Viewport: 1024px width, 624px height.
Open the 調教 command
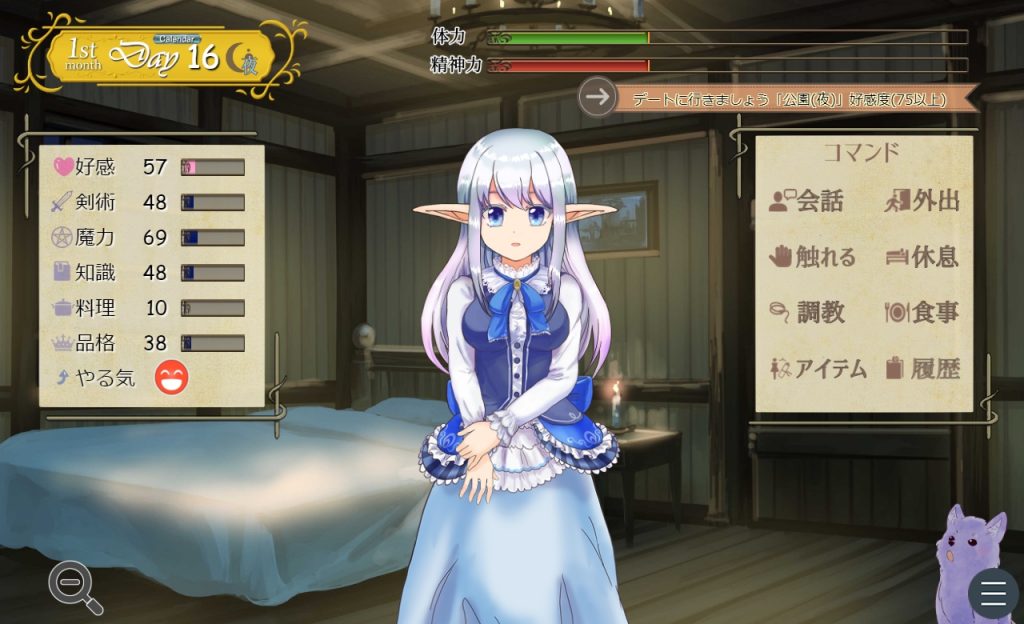[807, 312]
